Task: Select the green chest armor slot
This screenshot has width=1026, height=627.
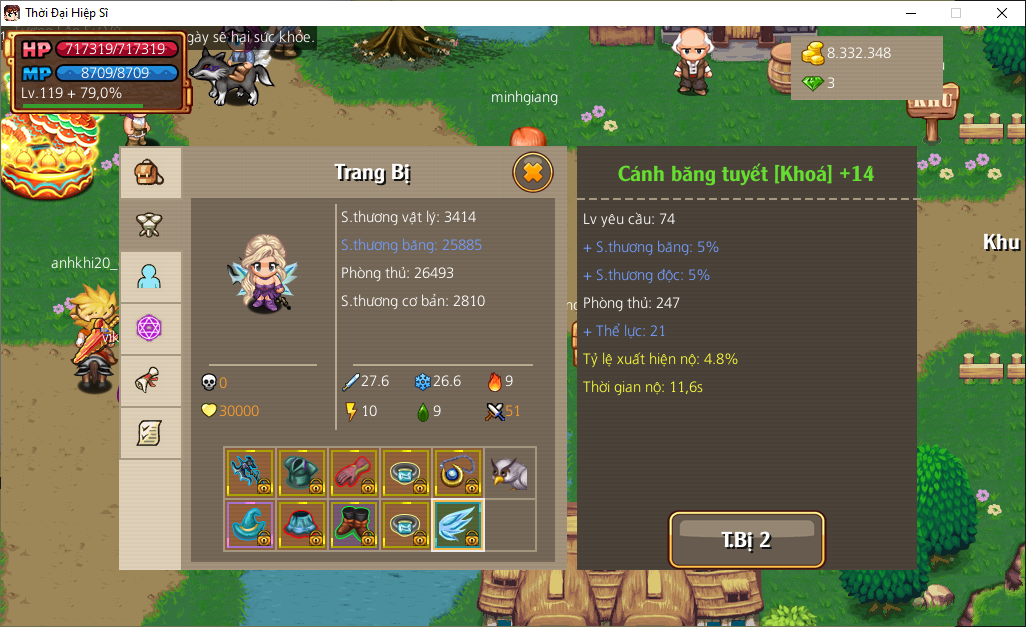Action: (302, 473)
